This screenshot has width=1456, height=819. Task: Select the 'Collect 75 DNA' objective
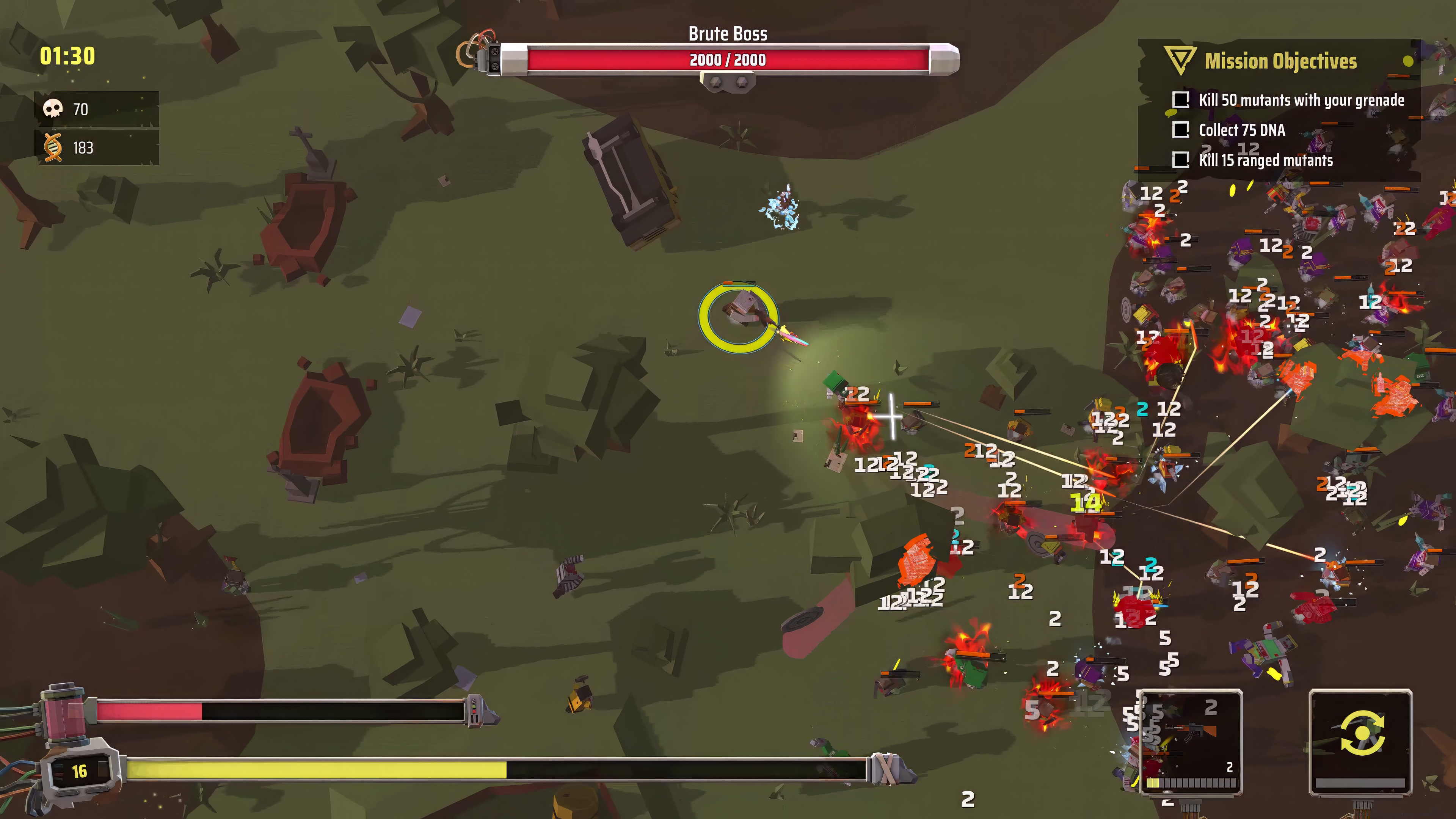click(x=1242, y=130)
